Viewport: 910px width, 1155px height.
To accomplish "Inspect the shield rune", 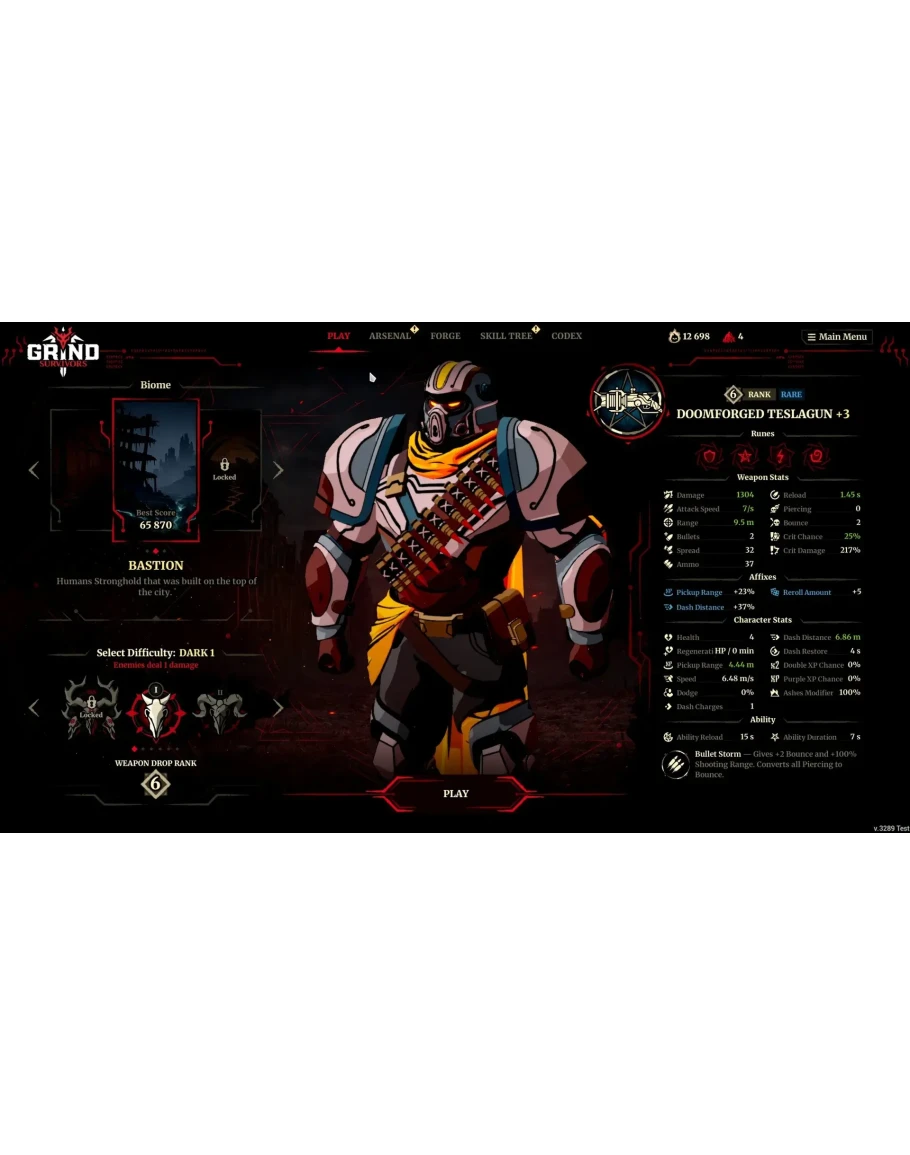I will point(710,457).
